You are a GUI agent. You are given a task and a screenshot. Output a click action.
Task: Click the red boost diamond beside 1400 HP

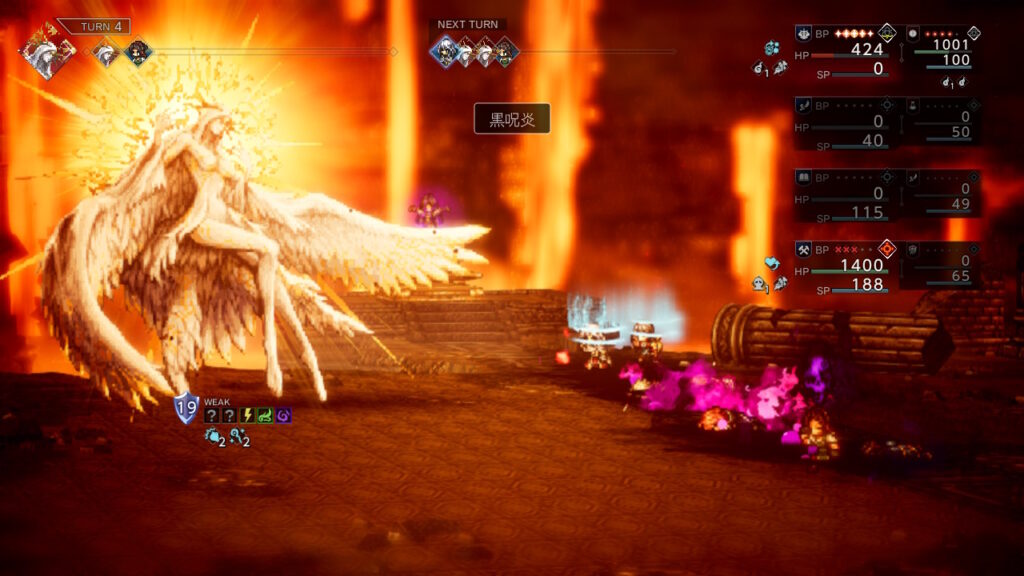[x=886, y=248]
